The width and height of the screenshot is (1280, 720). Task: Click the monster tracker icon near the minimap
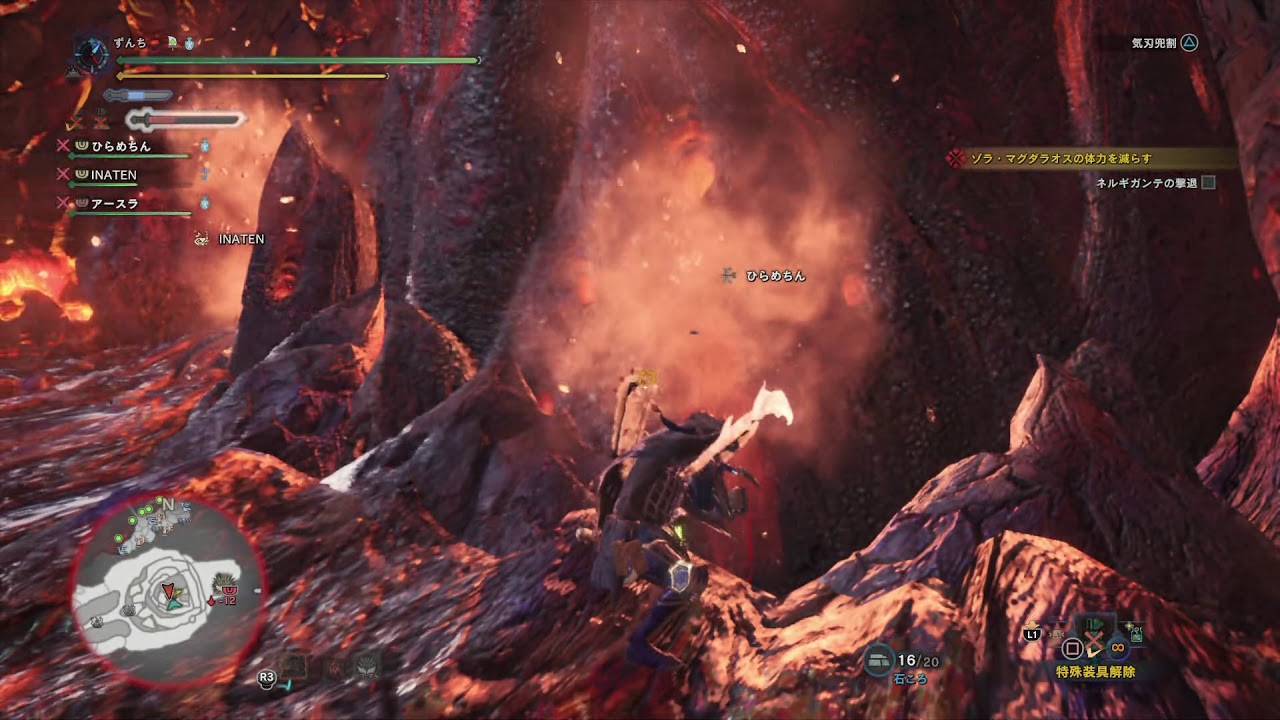368,665
